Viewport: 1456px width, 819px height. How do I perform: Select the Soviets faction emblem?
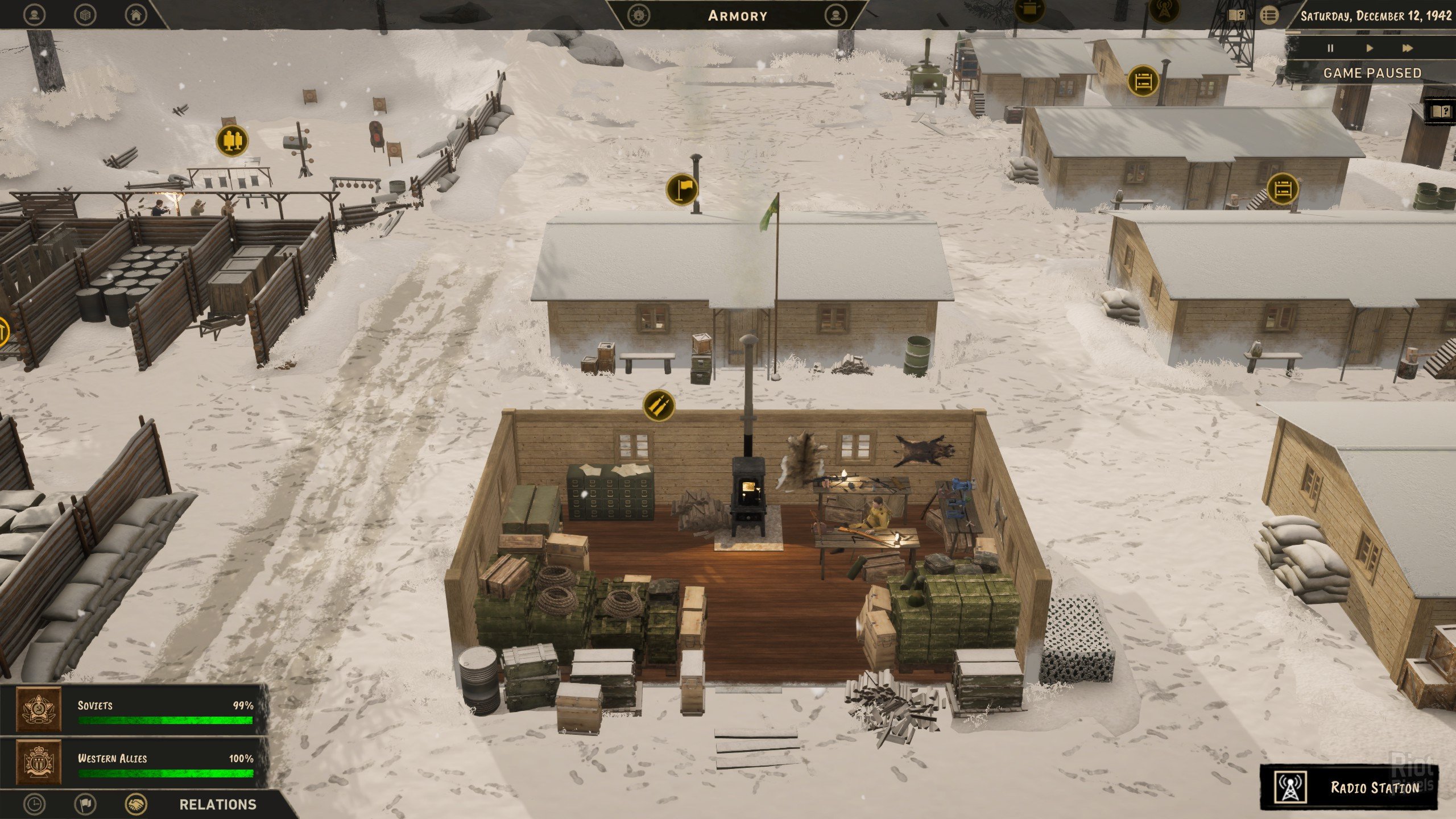coord(39,710)
